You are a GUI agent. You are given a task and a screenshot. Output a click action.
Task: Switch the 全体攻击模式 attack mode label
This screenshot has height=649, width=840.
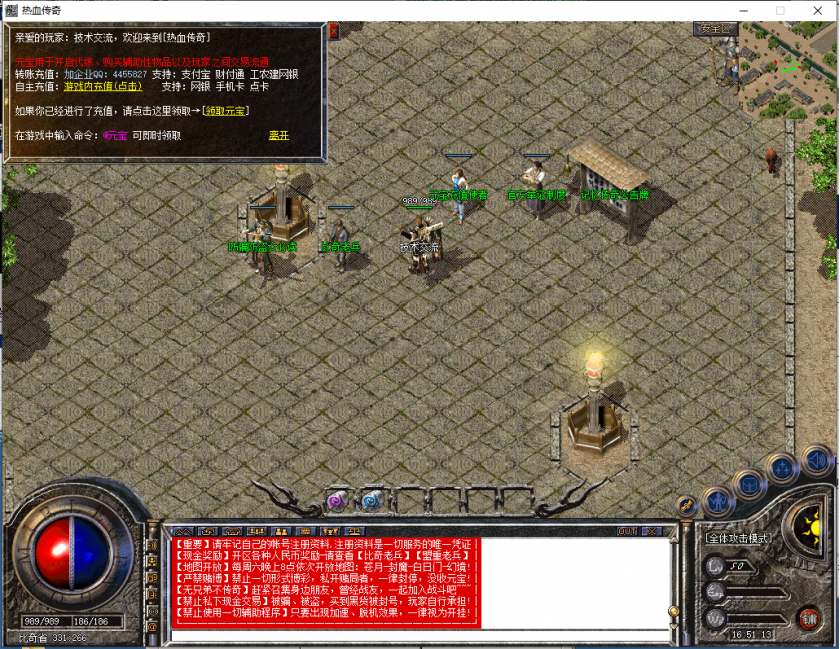pos(738,538)
